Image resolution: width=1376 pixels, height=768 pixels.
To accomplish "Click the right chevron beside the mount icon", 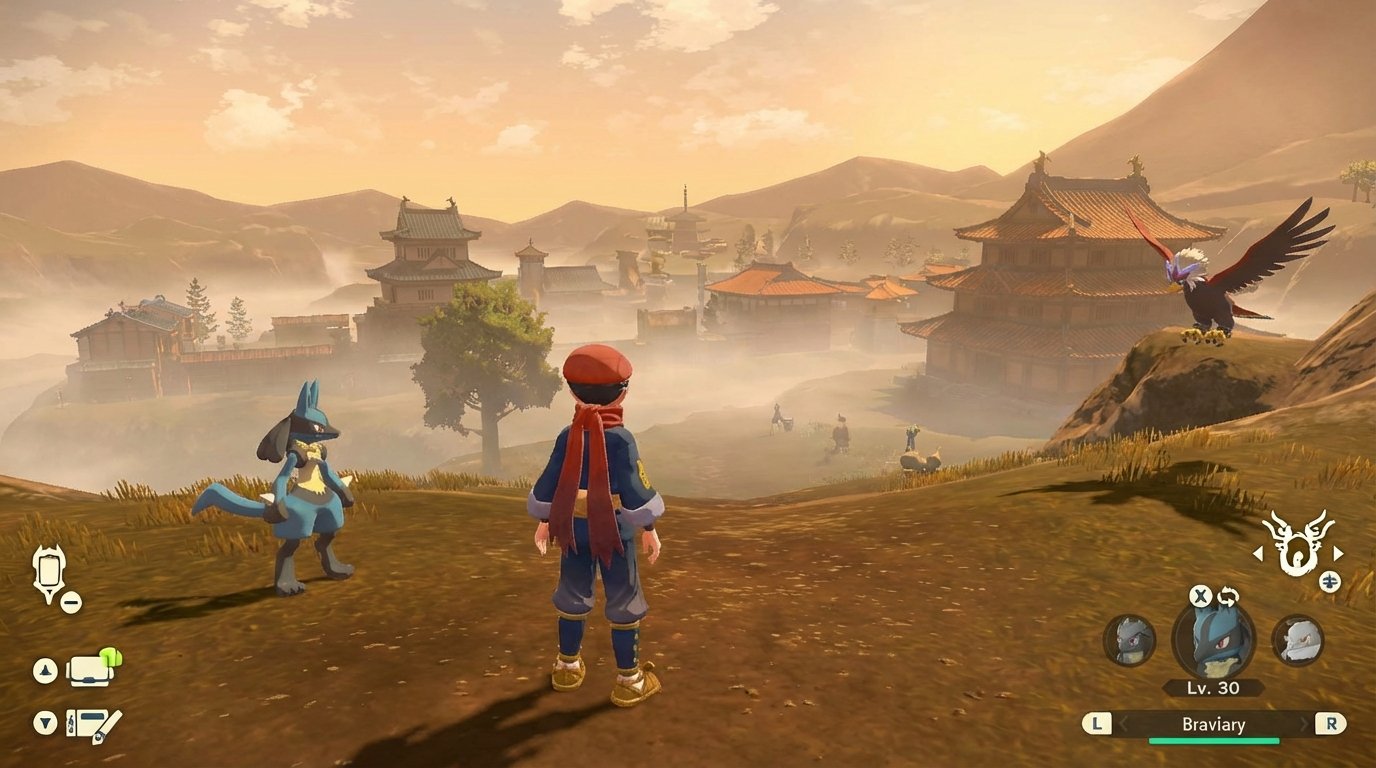I will pos(1338,552).
